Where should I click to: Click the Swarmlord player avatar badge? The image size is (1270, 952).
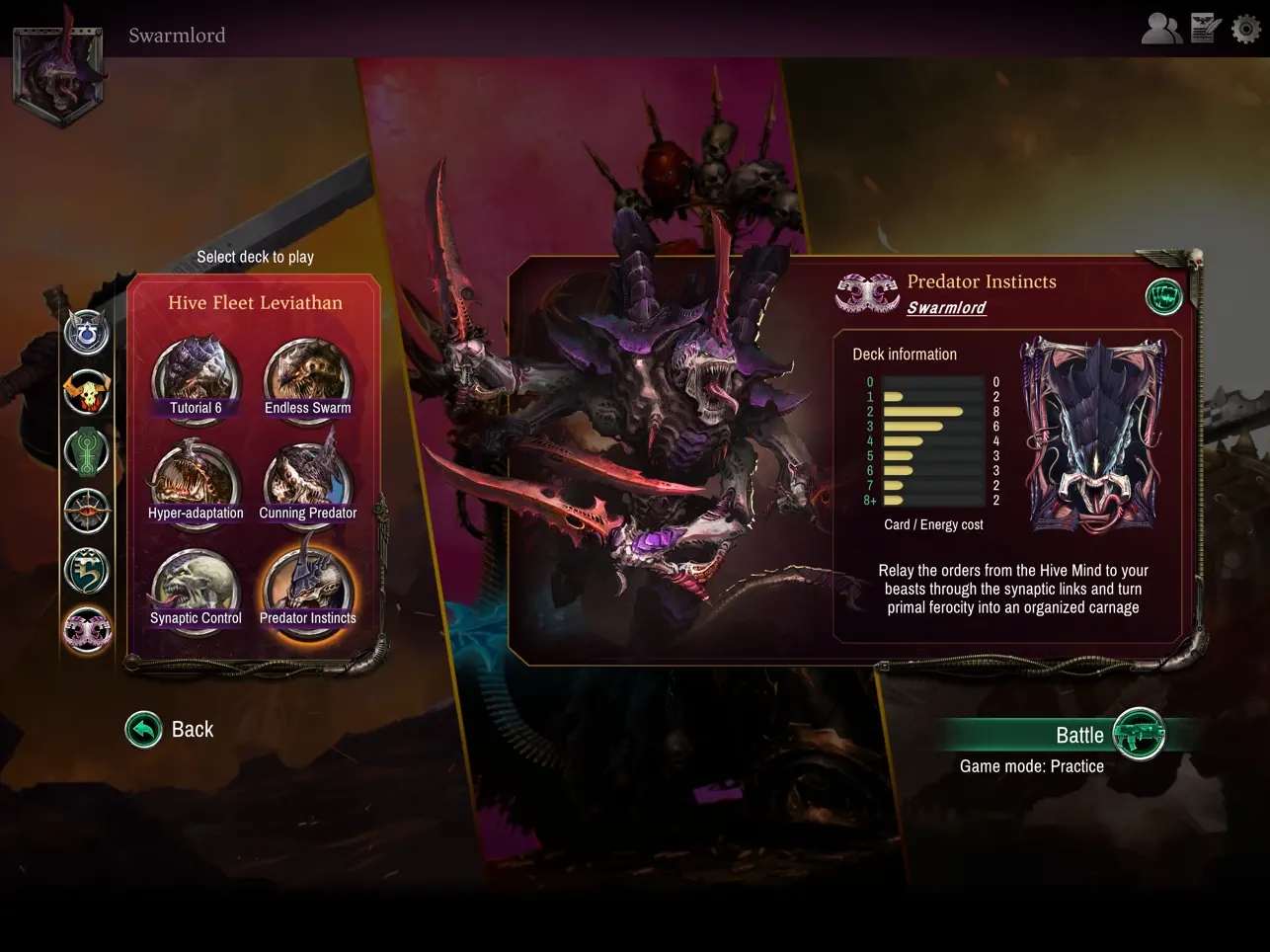(x=58, y=74)
